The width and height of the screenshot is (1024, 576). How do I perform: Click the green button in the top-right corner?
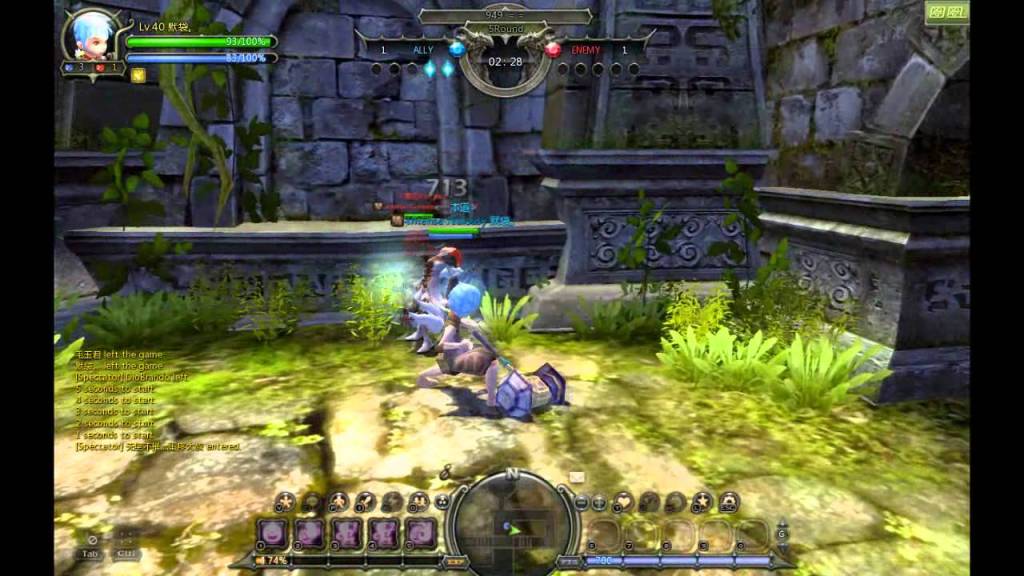[x=947, y=14]
